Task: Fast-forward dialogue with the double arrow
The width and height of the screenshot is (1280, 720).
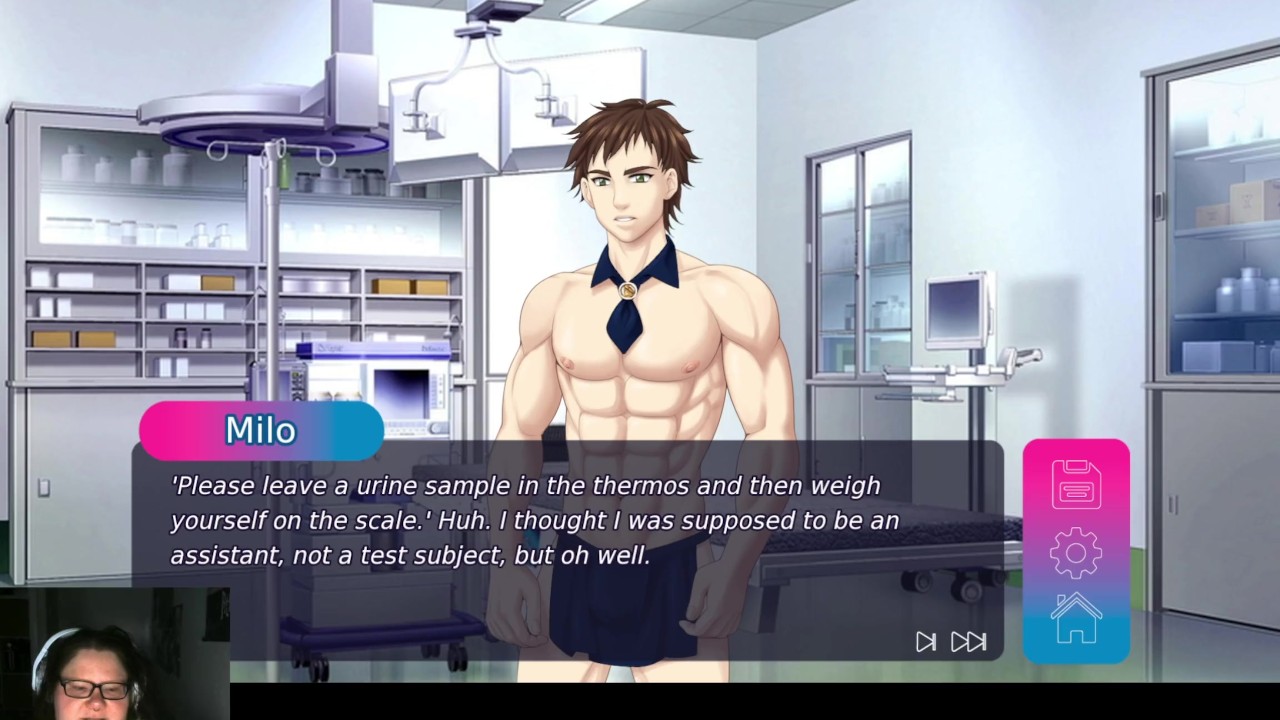Action: (968, 642)
